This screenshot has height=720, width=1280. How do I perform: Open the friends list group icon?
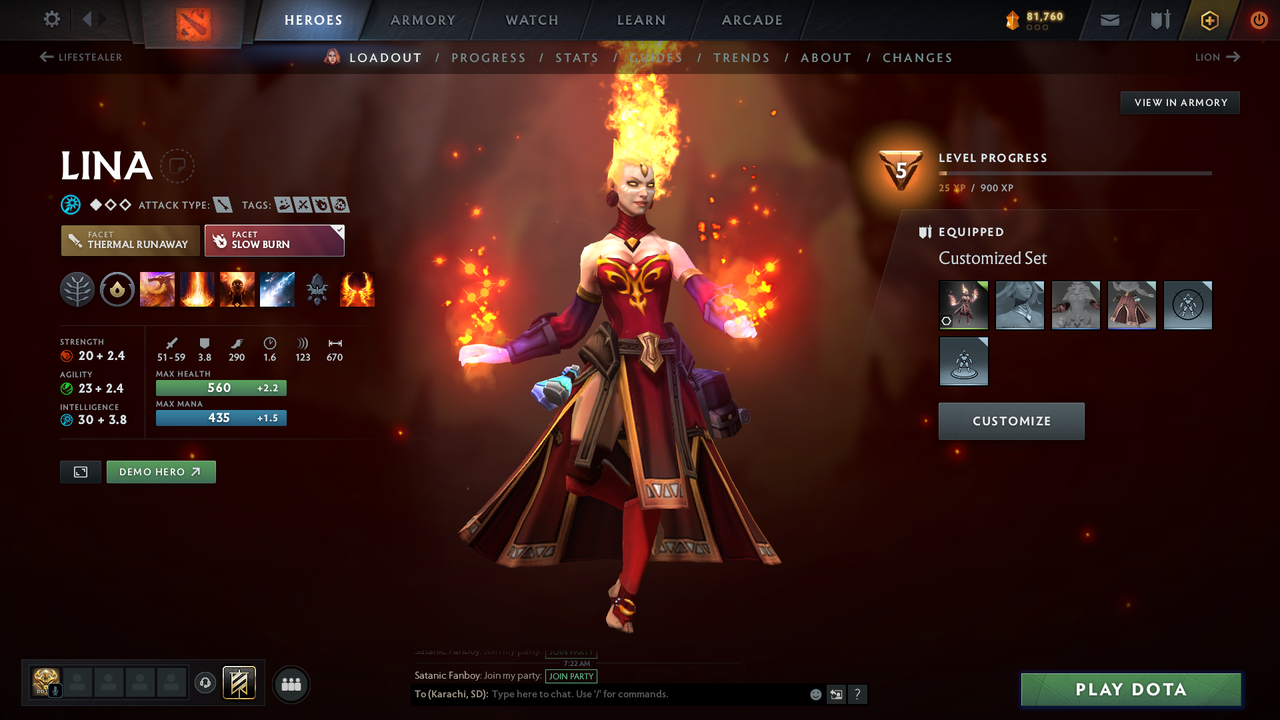click(290, 684)
